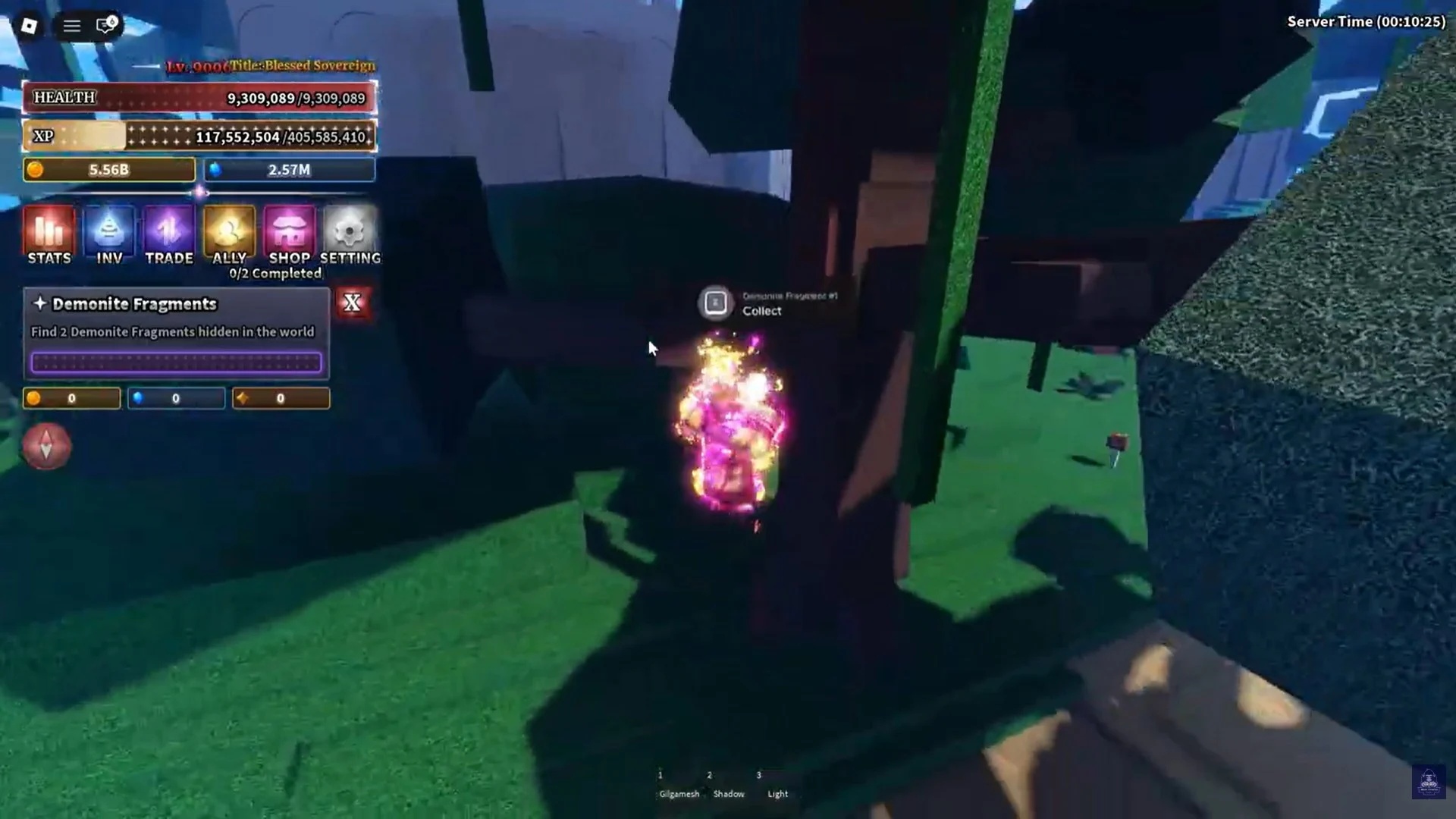1456x819 pixels.
Task: Select the Gilgamesh hotbar slot
Action: 678,785
